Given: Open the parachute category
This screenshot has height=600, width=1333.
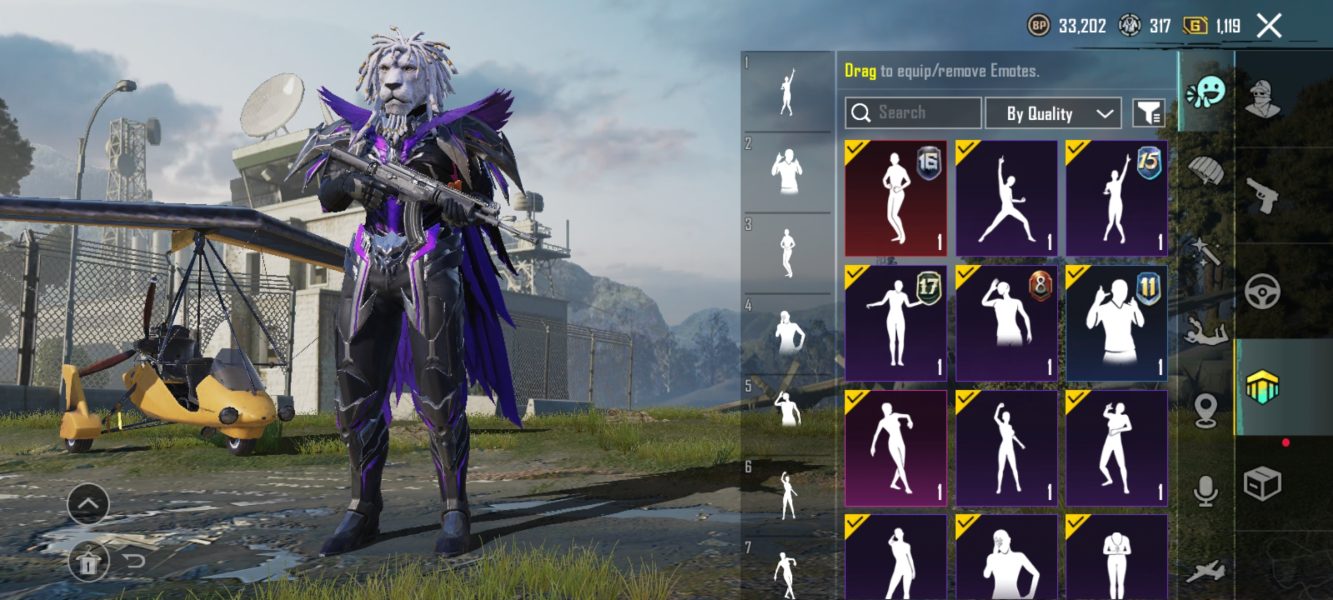Looking at the screenshot, I should click(1206, 172).
